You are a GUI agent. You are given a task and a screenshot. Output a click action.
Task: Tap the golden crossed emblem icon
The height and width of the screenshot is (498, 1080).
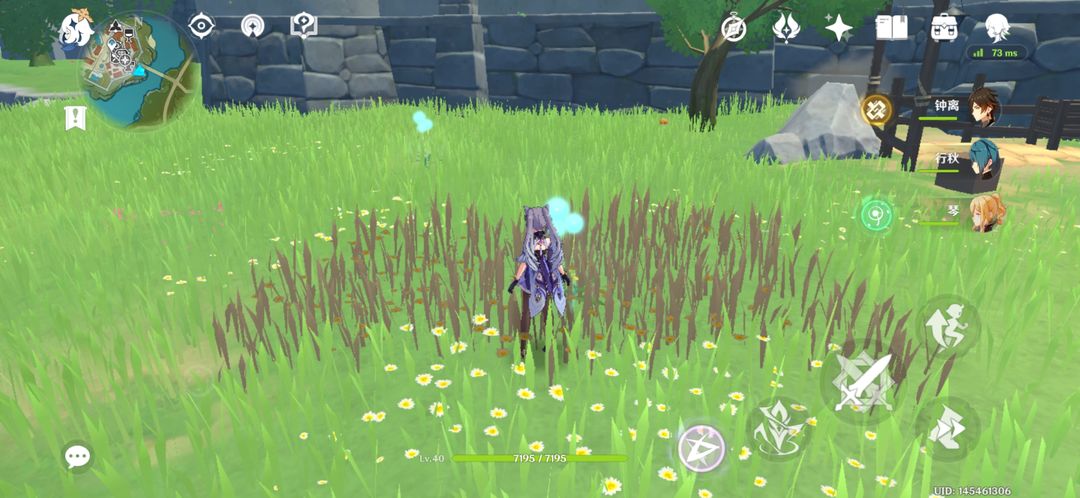pyautogui.click(x=877, y=110)
